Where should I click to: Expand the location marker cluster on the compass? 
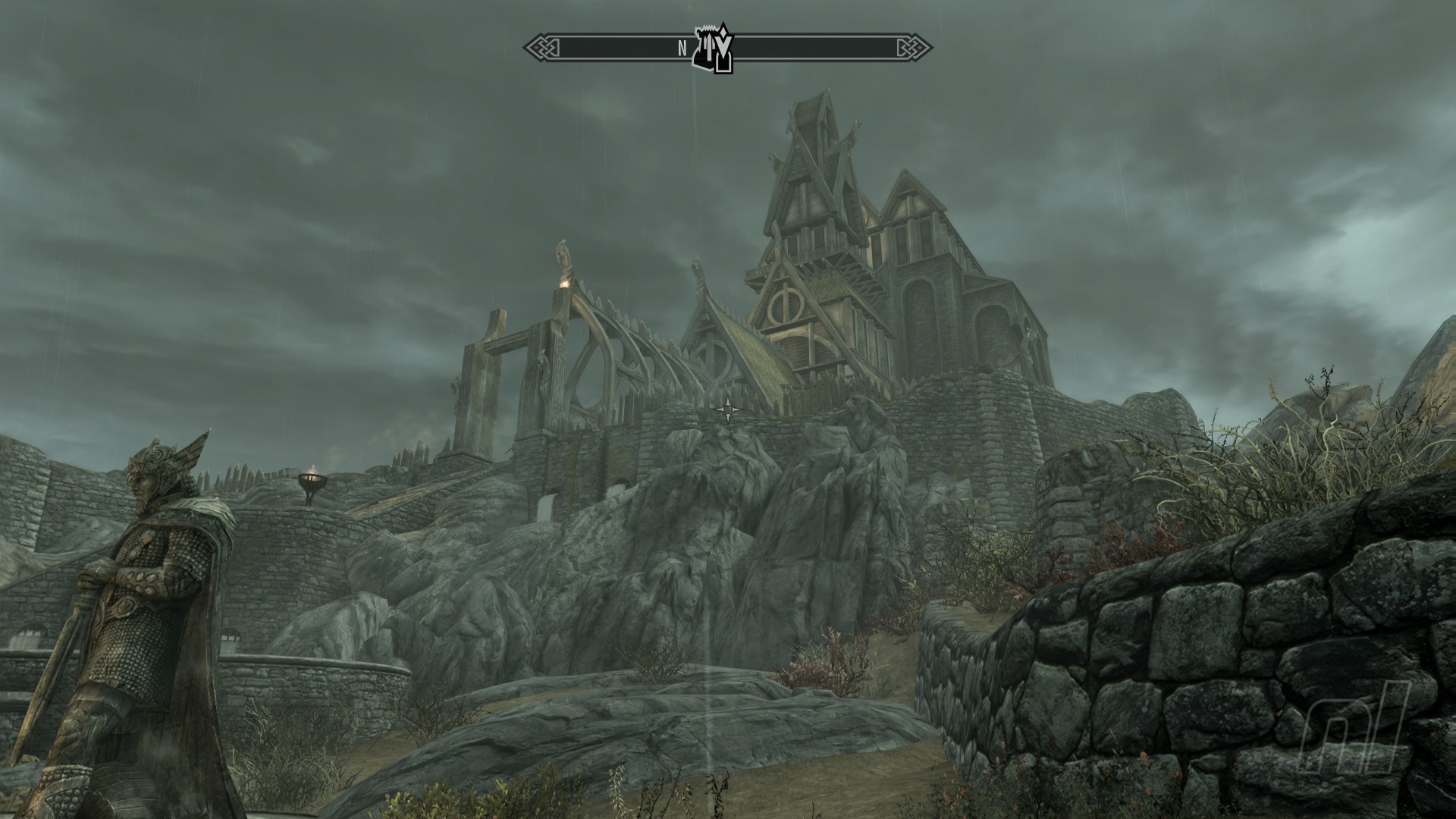point(713,47)
